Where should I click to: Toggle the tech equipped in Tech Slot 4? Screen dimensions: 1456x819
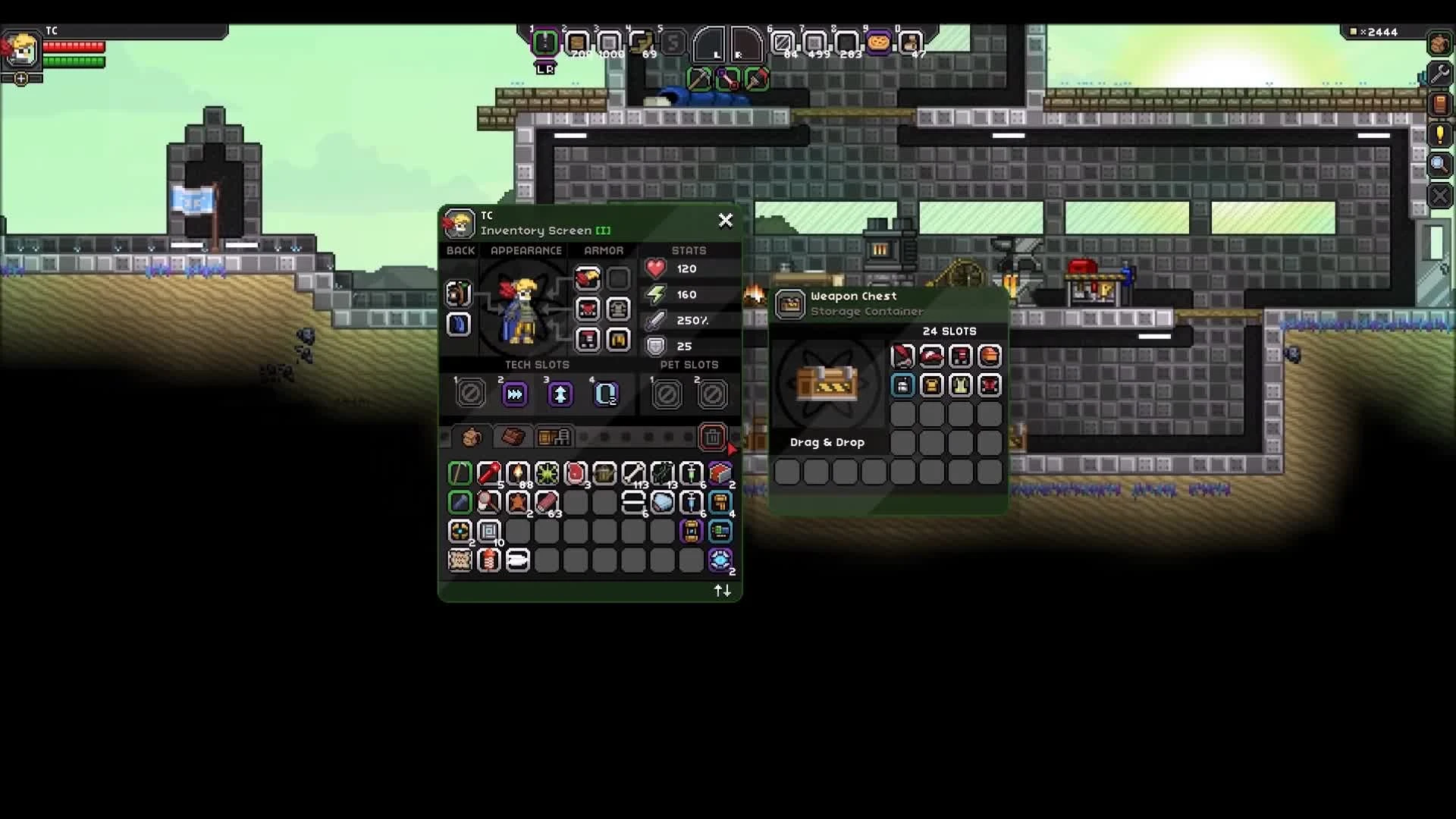click(604, 393)
